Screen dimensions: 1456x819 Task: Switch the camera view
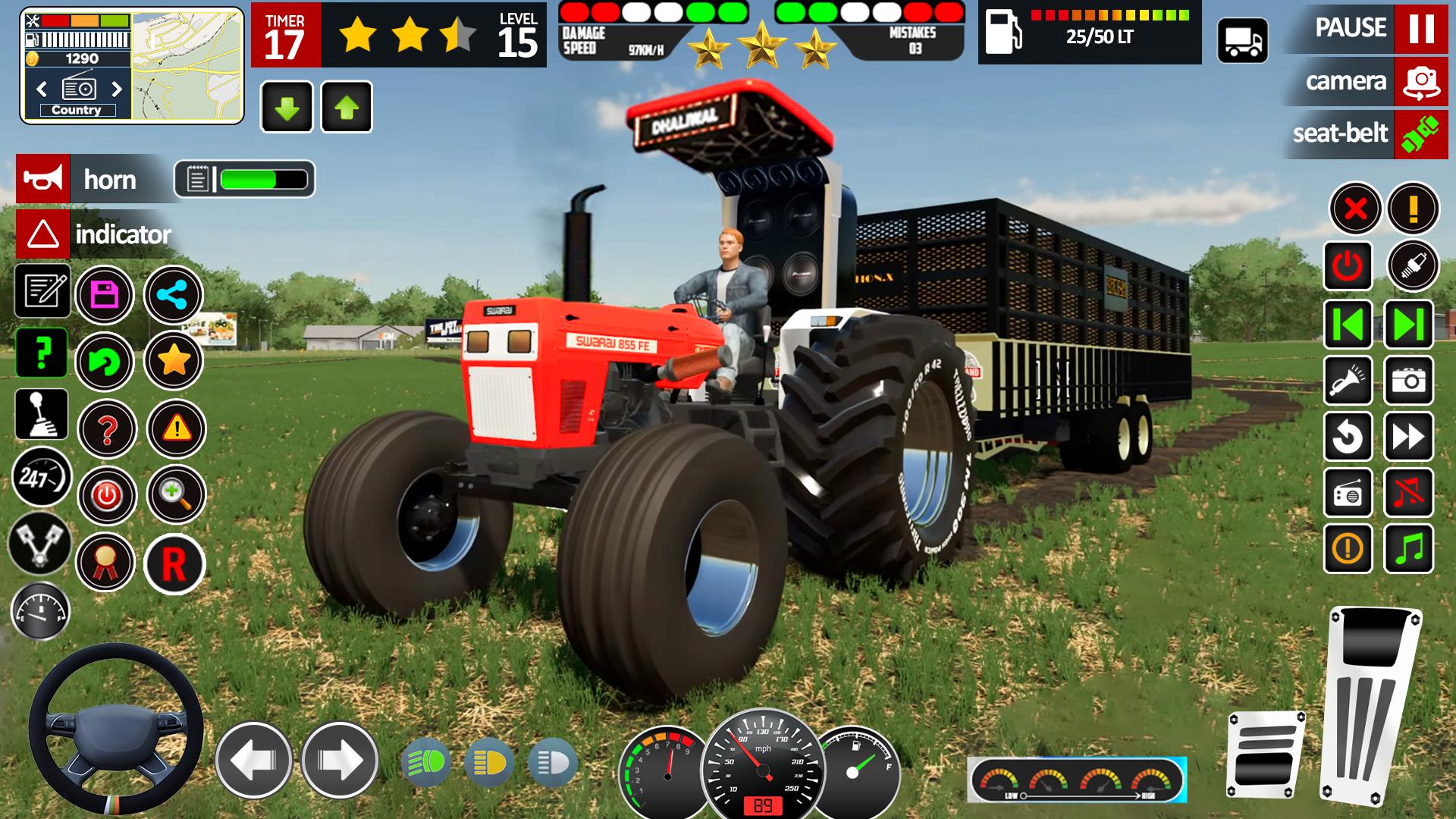click(1420, 81)
